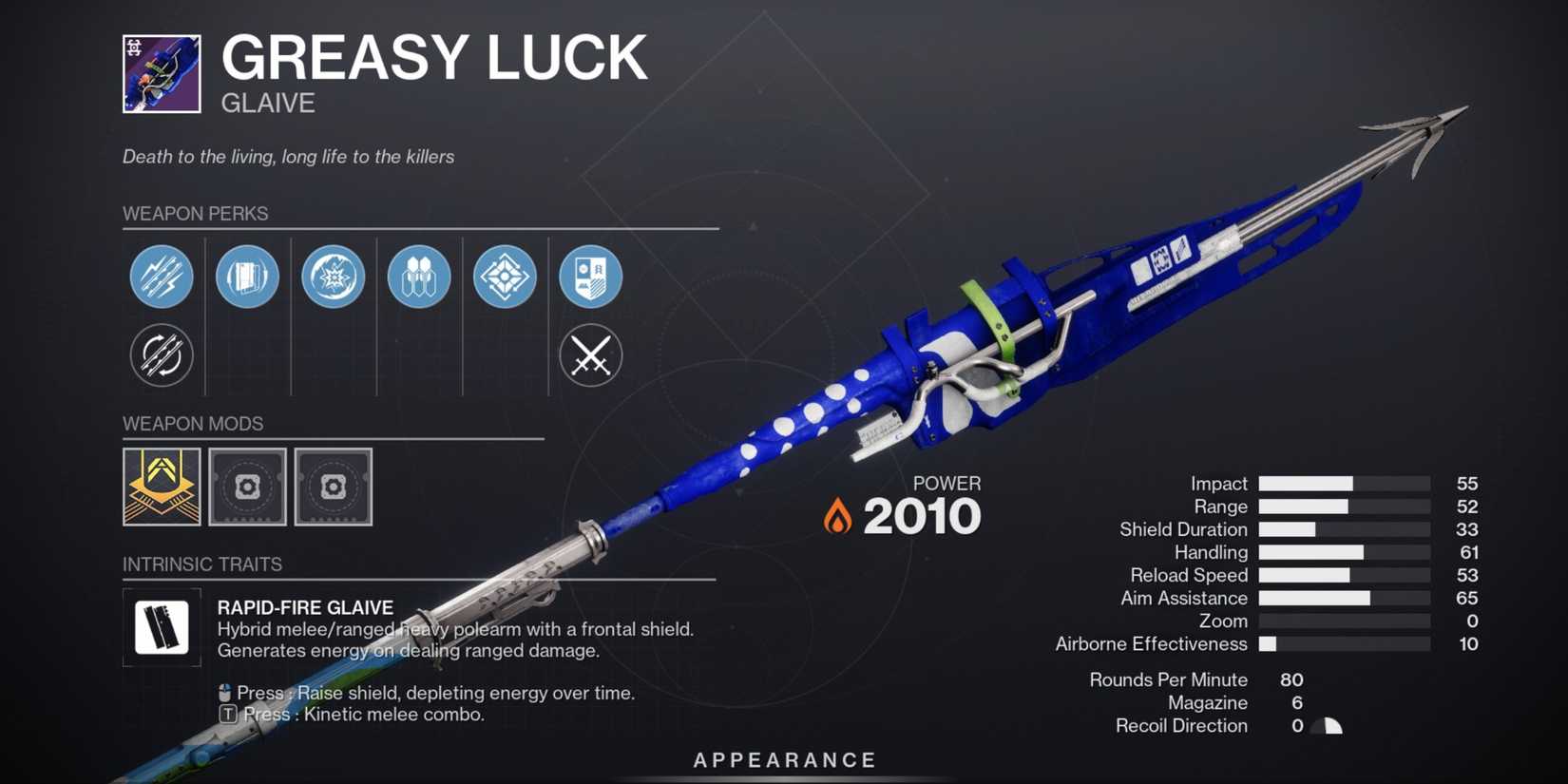Select the magazine perk in the second perk column

(x=247, y=277)
